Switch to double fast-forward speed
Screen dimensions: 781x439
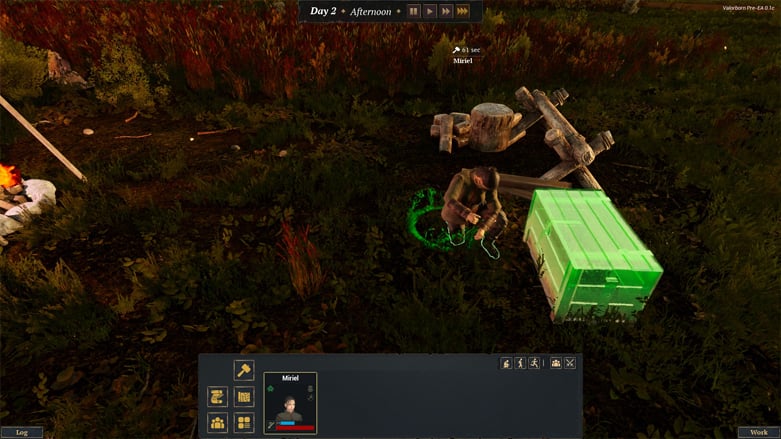point(446,11)
